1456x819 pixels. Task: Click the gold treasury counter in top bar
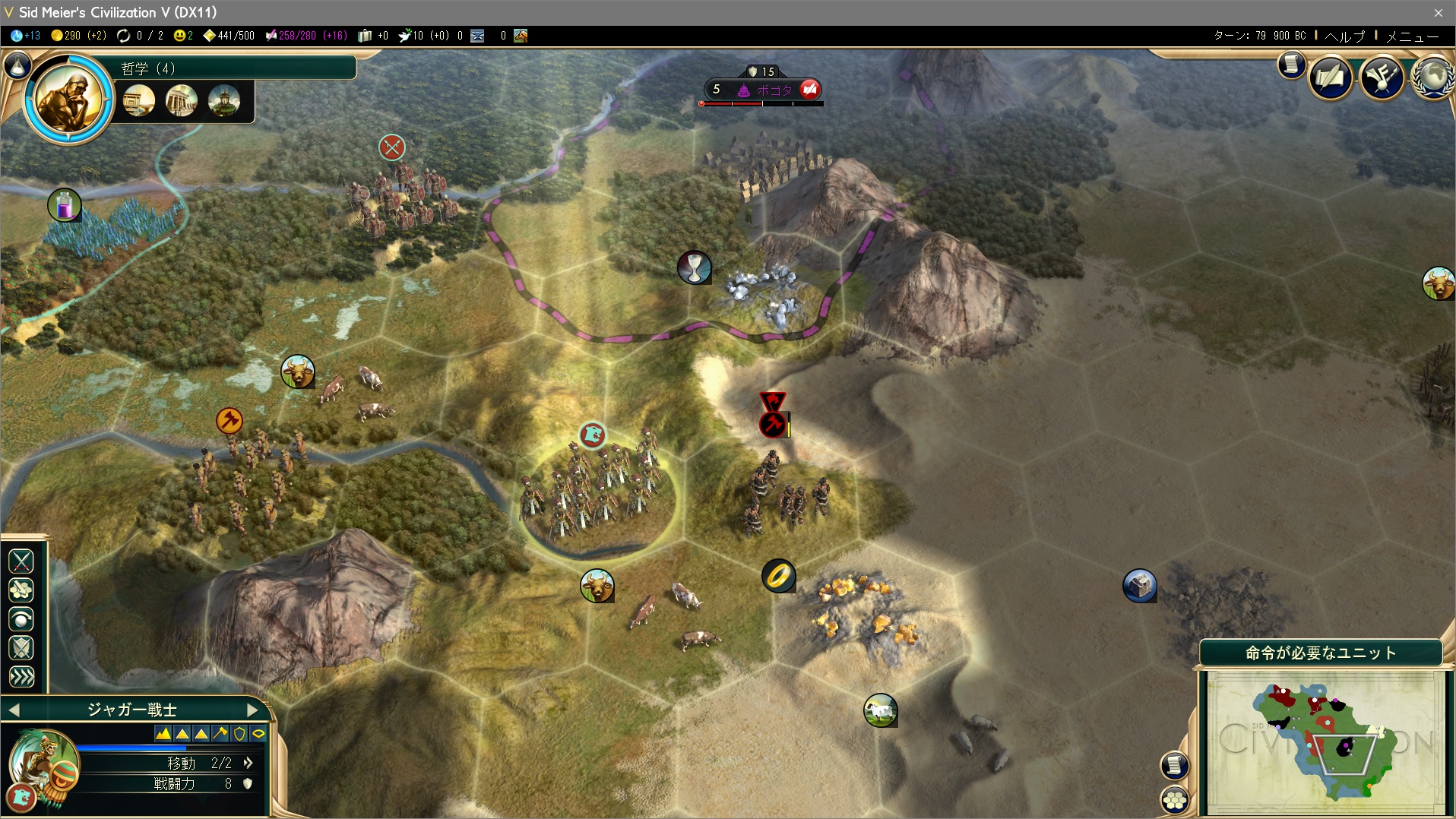click(x=78, y=36)
